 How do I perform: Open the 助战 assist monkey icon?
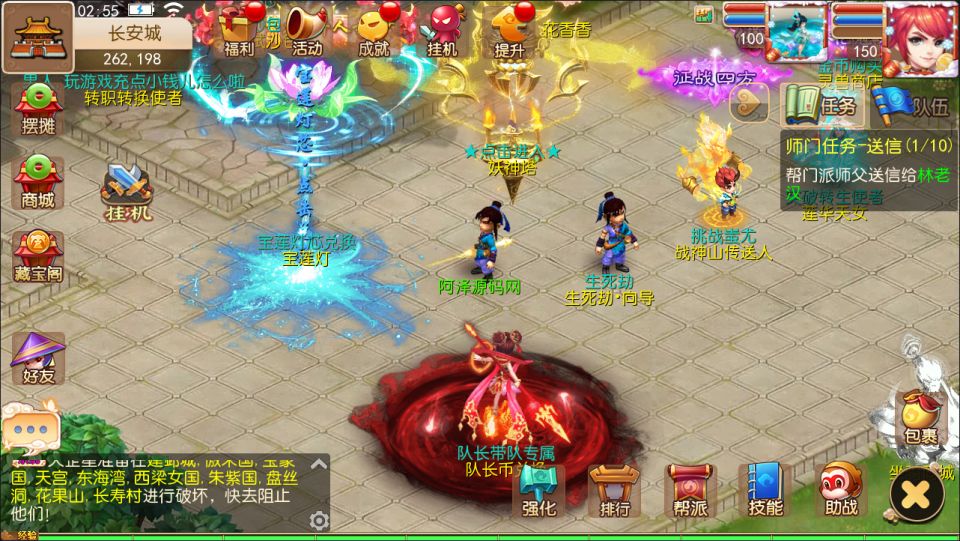(x=841, y=492)
